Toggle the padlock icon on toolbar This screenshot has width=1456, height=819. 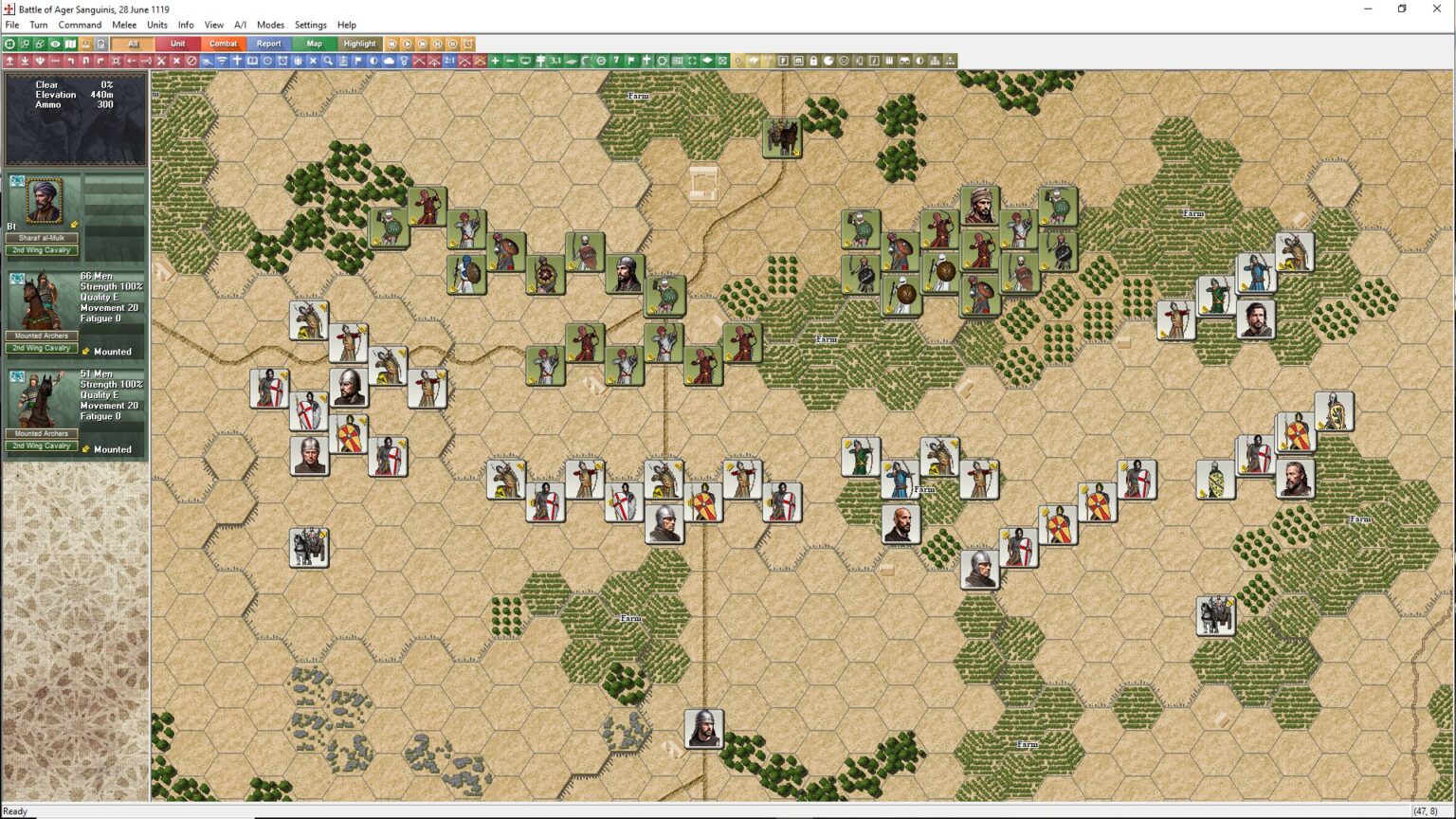812,60
